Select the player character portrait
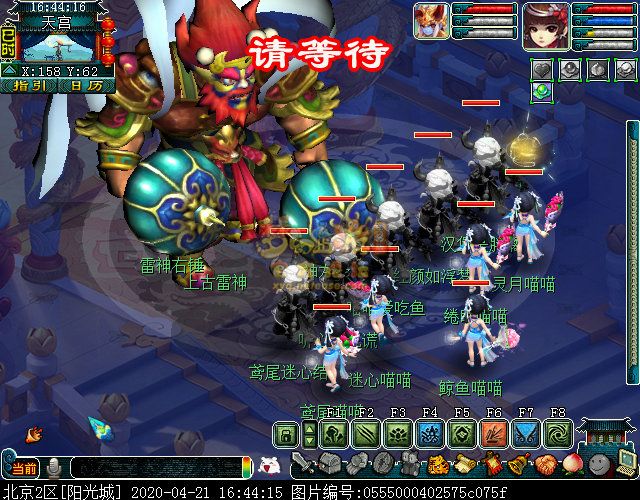The height and width of the screenshot is (500, 640). 545,25
